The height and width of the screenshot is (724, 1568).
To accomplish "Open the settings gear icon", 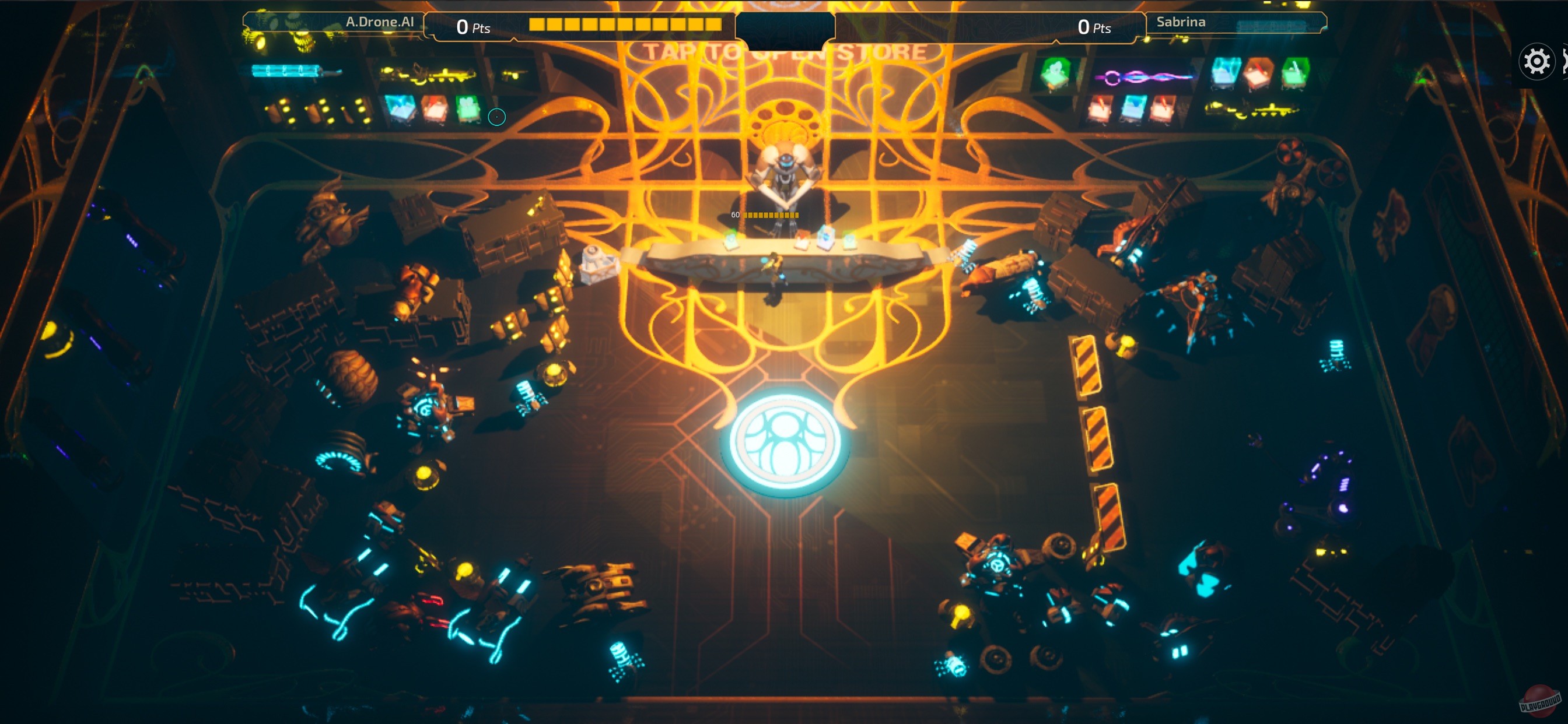I will (1536, 61).
